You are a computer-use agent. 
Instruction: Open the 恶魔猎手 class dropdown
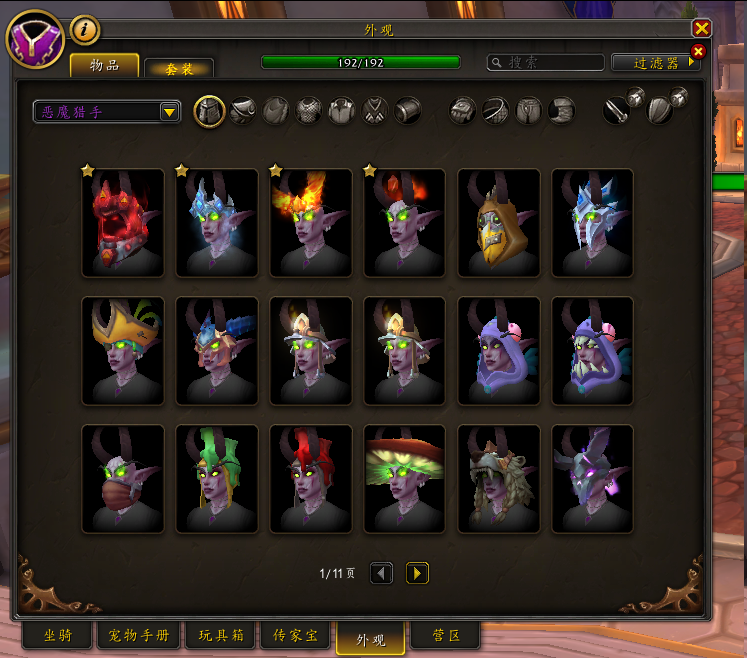click(x=106, y=111)
